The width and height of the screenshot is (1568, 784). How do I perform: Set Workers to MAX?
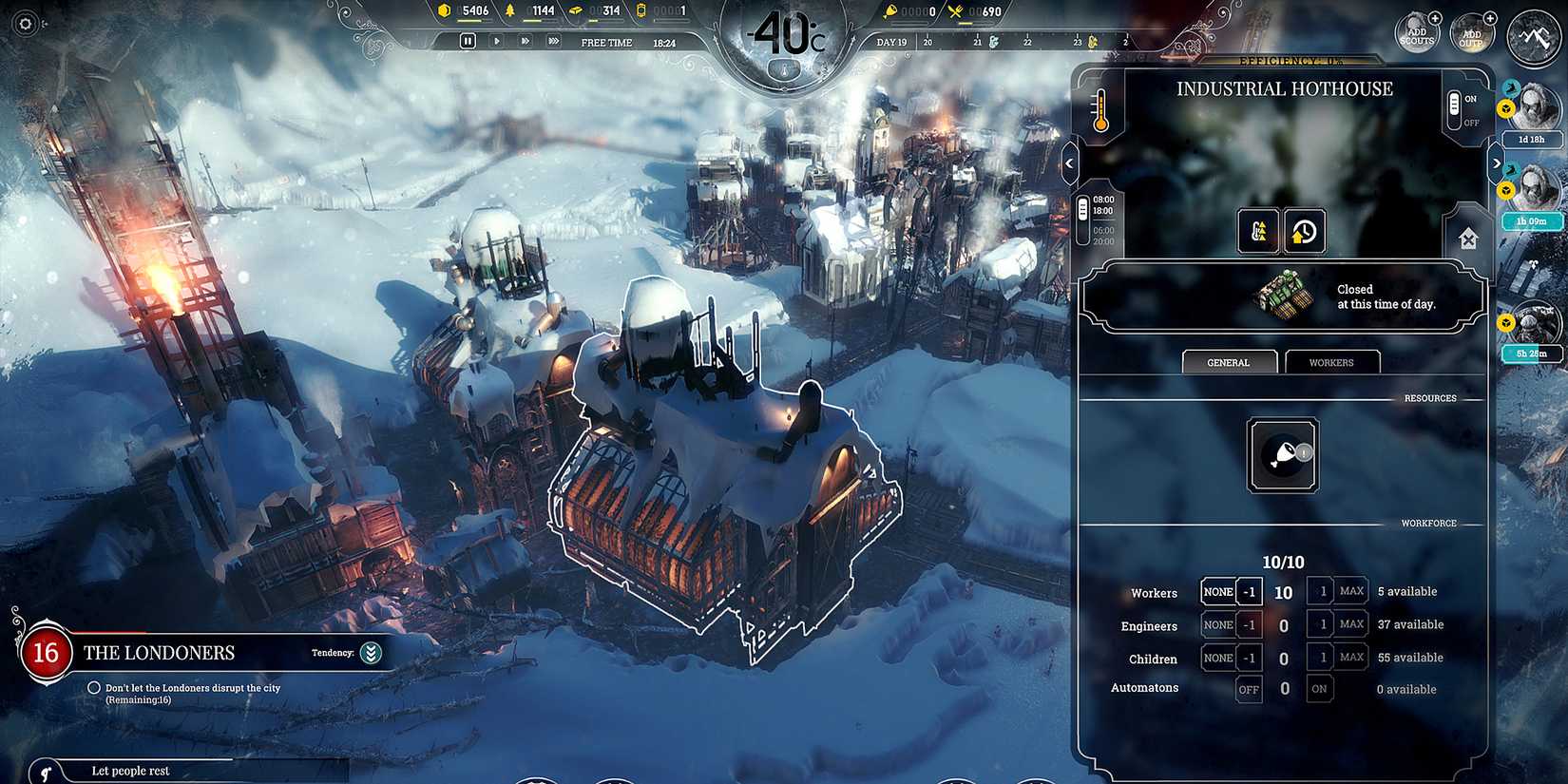click(x=1350, y=590)
